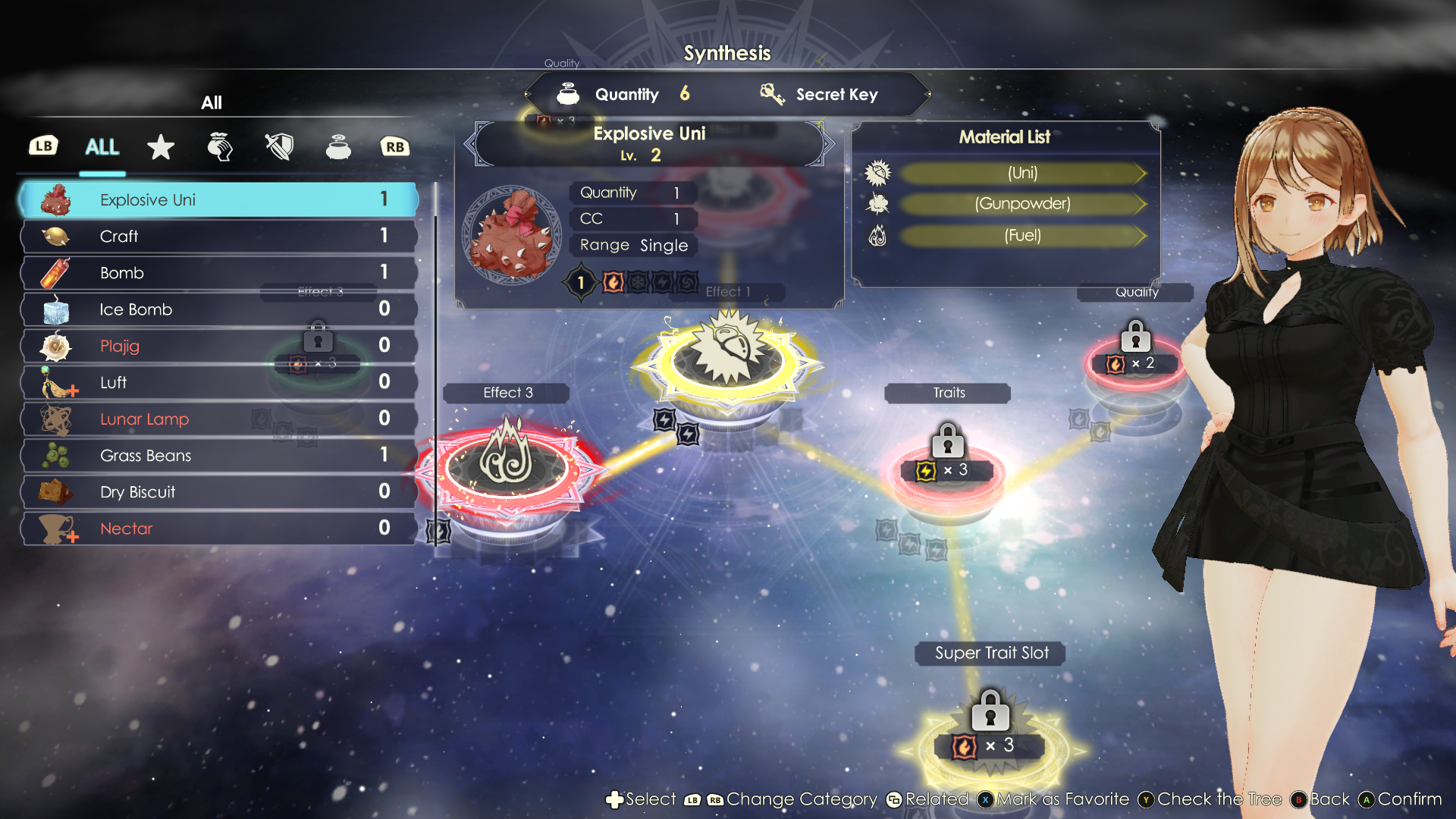Choose the Craft recipe row

click(218, 237)
